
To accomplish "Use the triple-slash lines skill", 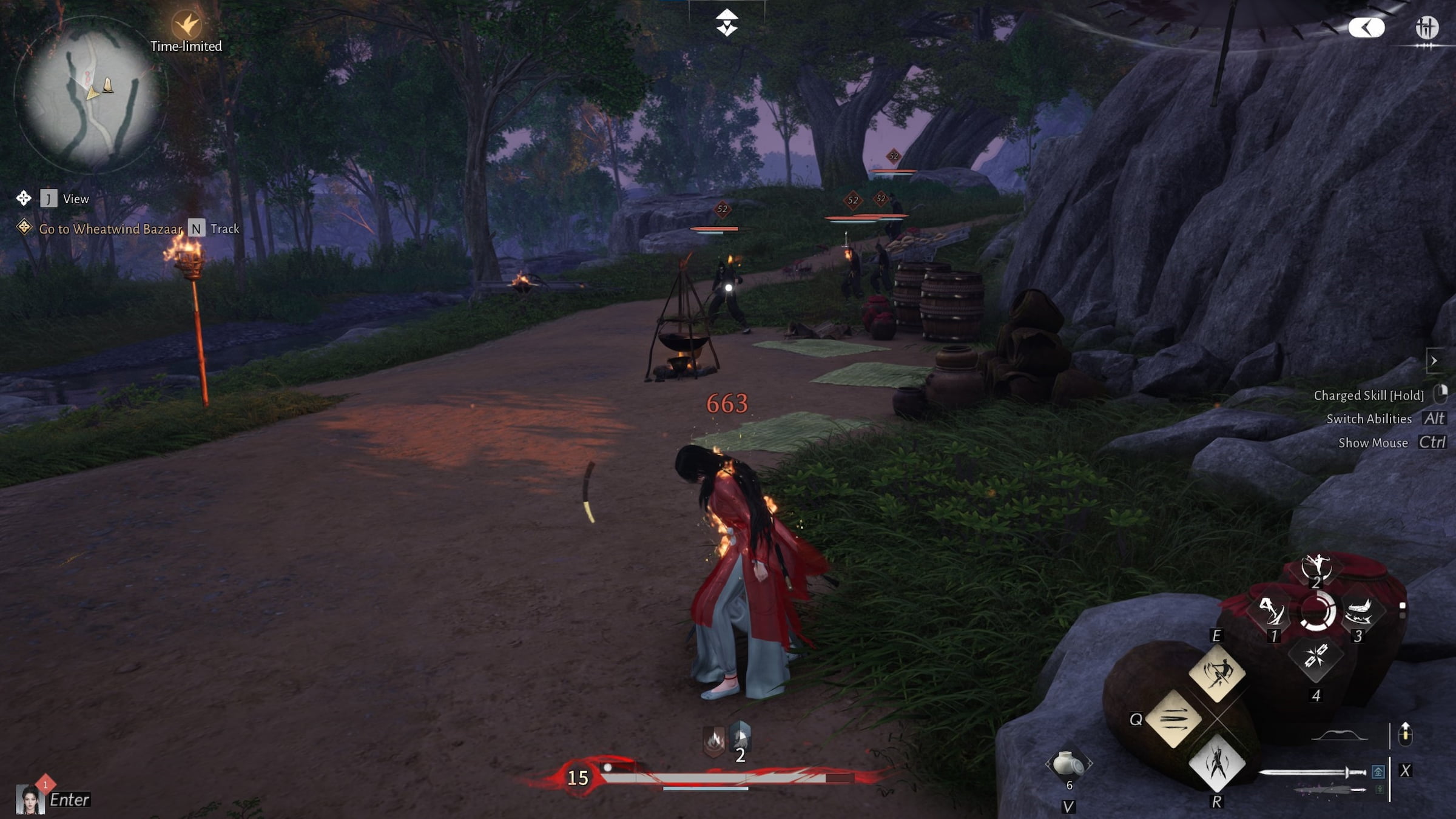I will click(x=1173, y=719).
